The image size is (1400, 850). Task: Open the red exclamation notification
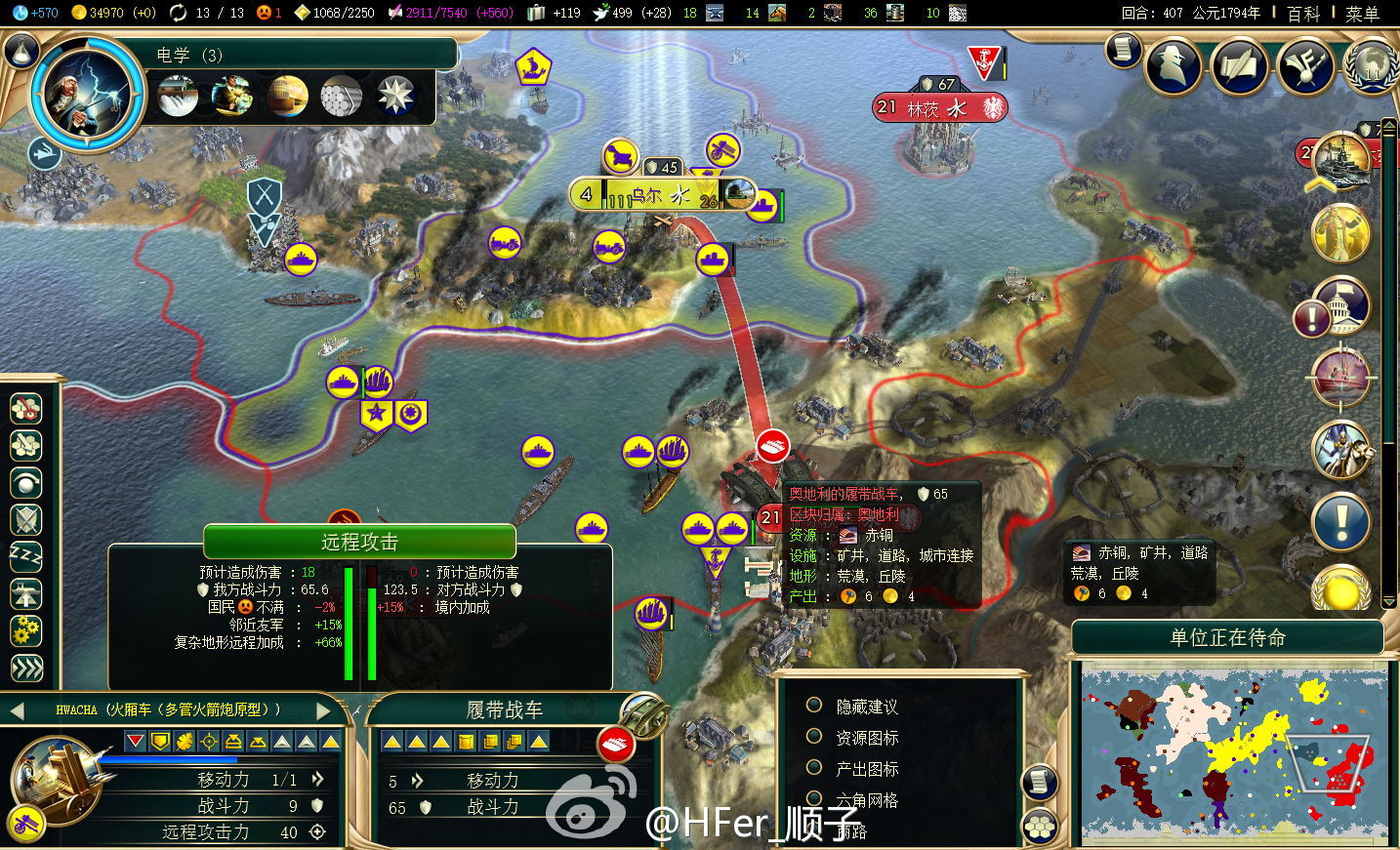pyautogui.click(x=1311, y=318)
